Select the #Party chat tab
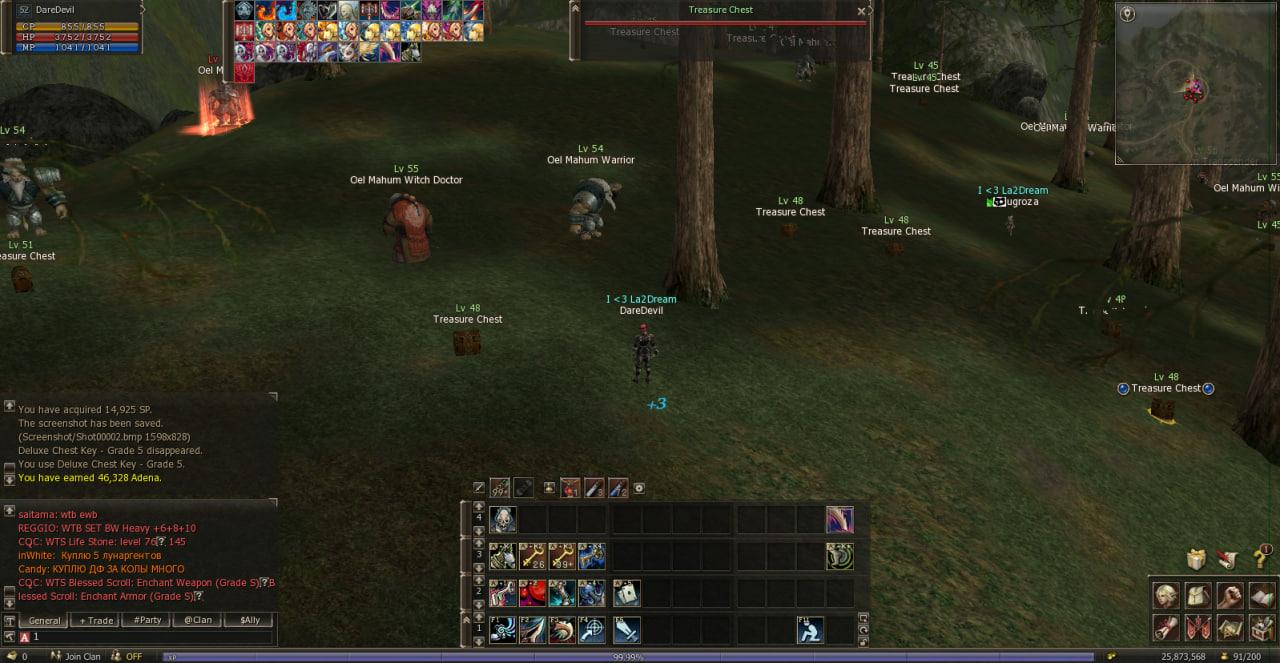 pos(148,620)
